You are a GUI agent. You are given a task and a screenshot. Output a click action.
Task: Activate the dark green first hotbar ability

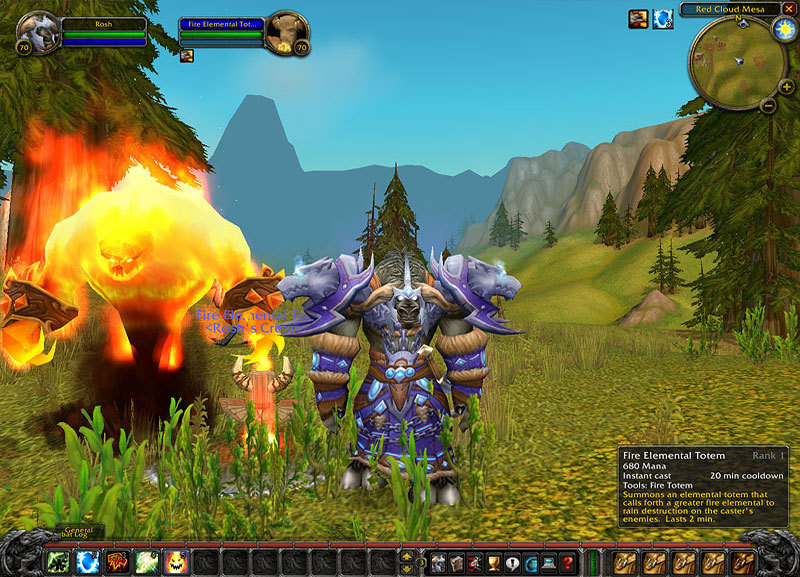pos(58,561)
